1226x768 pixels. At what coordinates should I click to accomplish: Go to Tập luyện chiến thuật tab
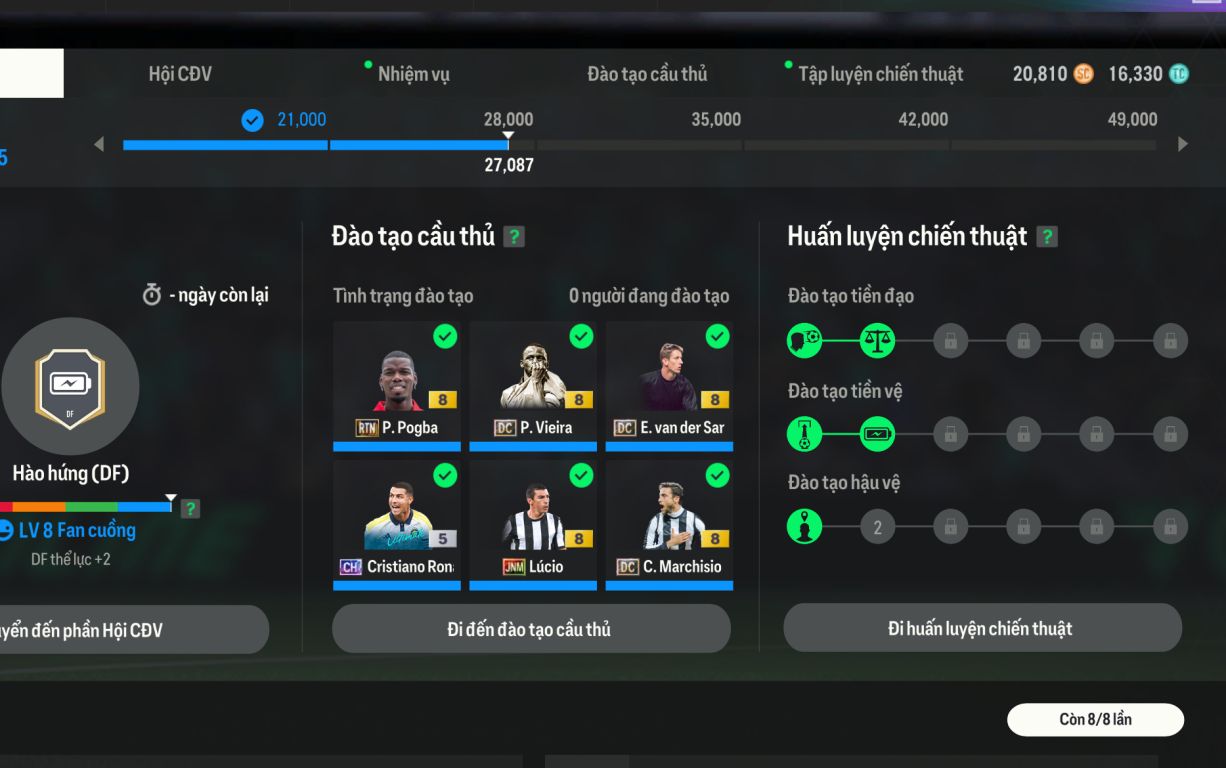tap(880, 74)
